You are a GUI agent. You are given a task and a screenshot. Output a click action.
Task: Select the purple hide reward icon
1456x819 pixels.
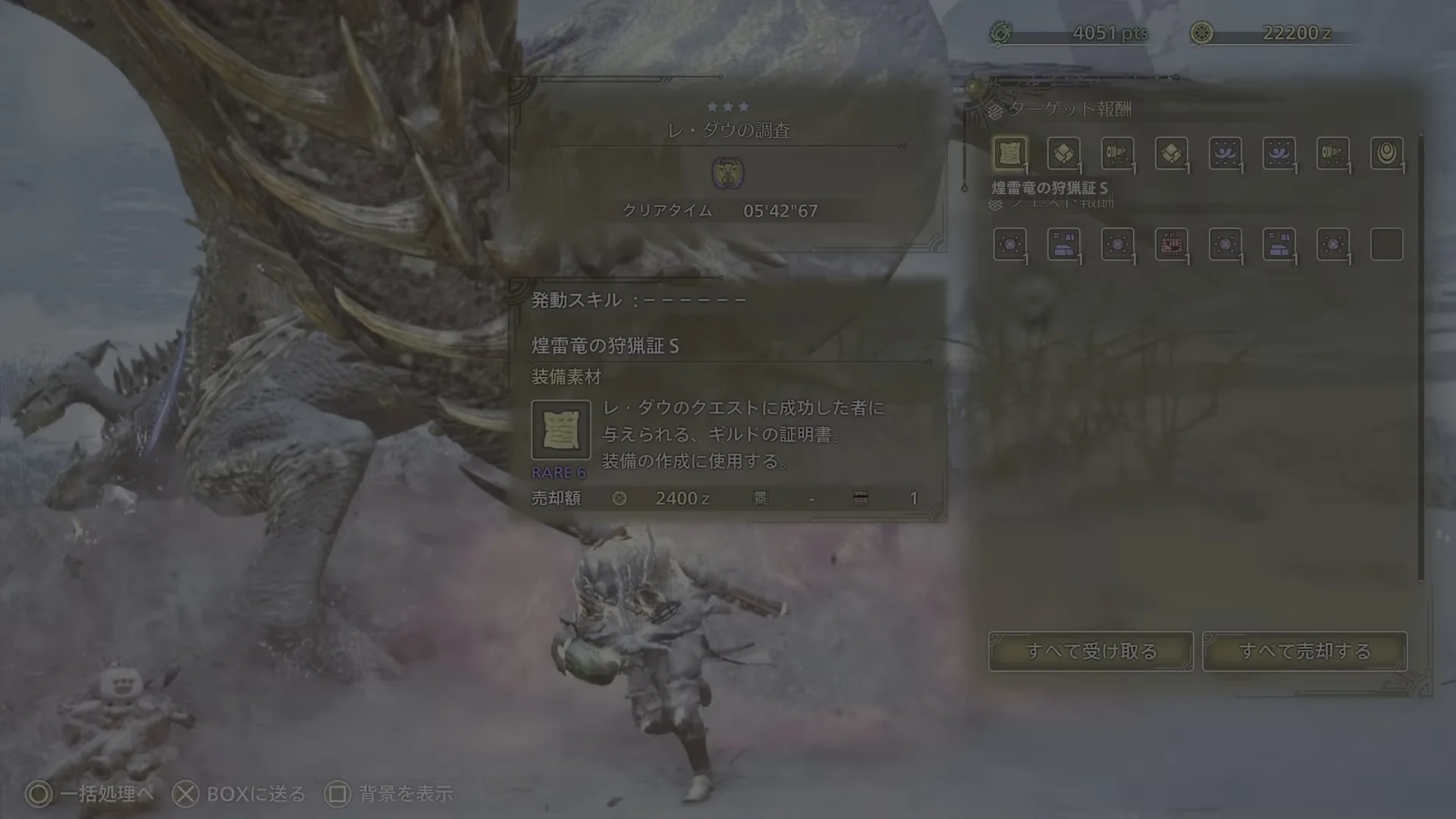(1226, 152)
